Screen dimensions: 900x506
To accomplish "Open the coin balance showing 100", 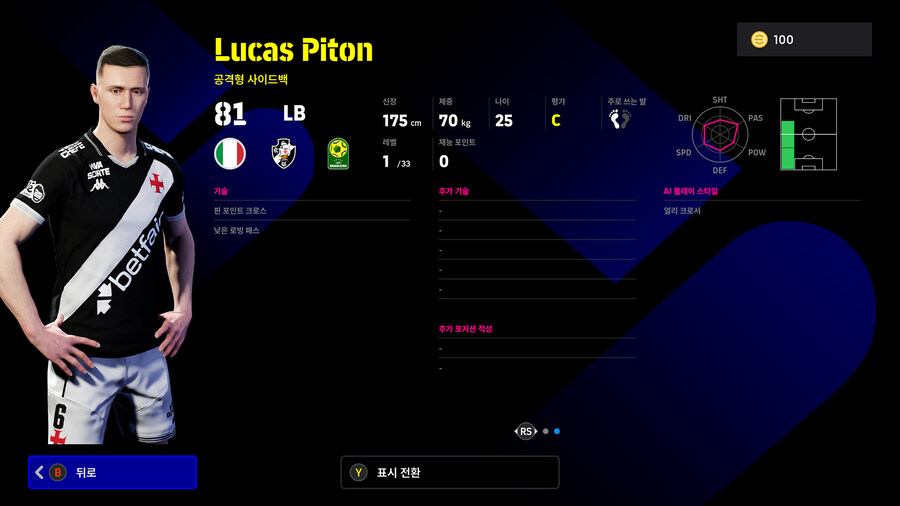I will [x=805, y=39].
